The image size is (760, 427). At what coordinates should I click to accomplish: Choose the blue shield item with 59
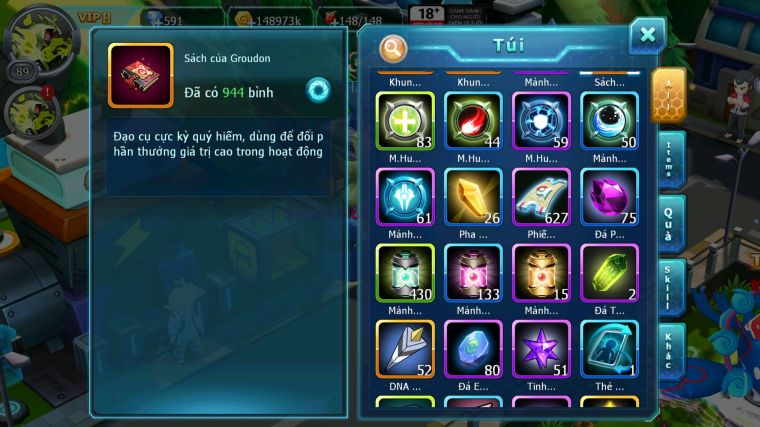point(541,120)
